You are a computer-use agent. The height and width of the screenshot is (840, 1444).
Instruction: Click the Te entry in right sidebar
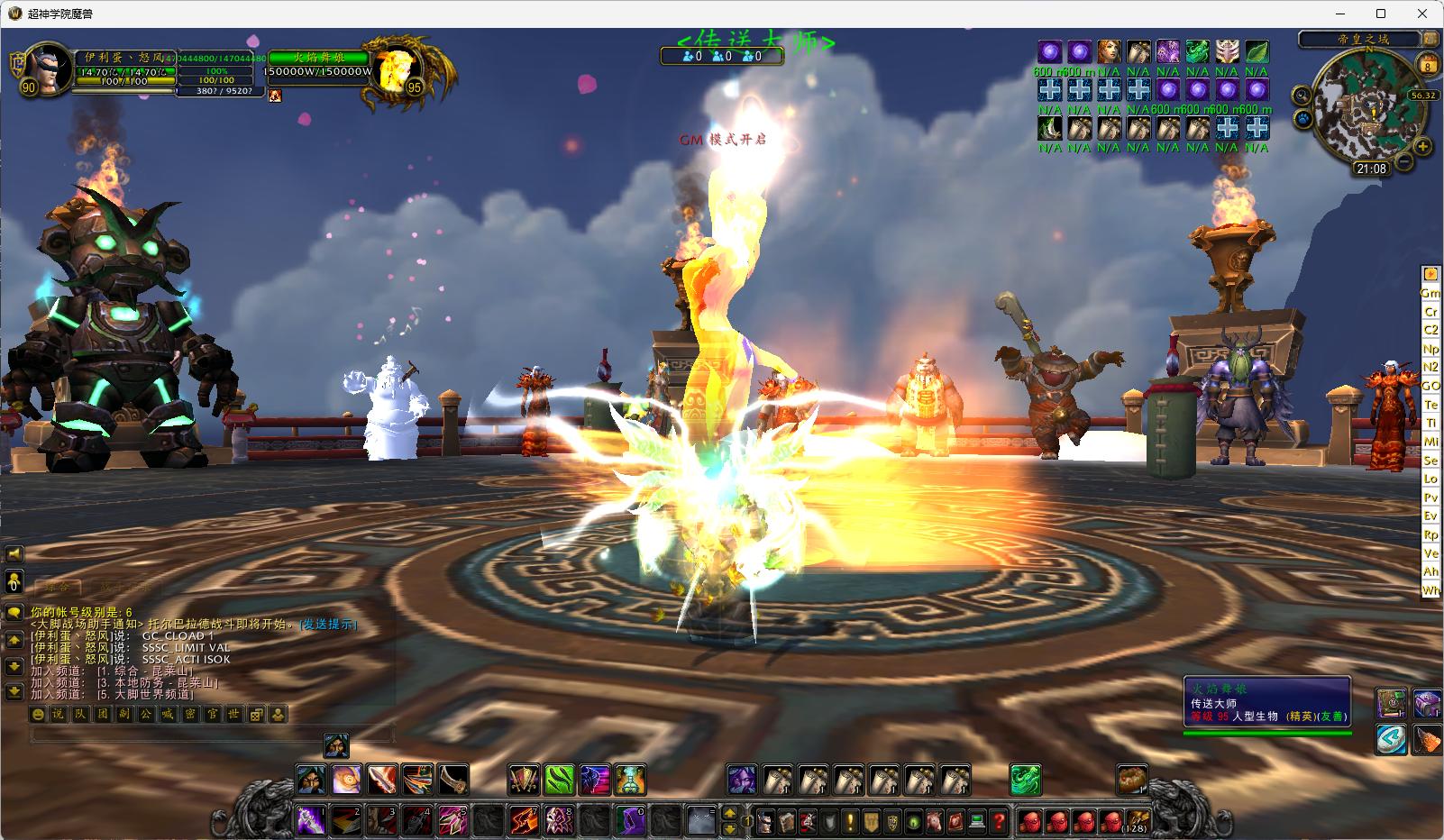1430,405
